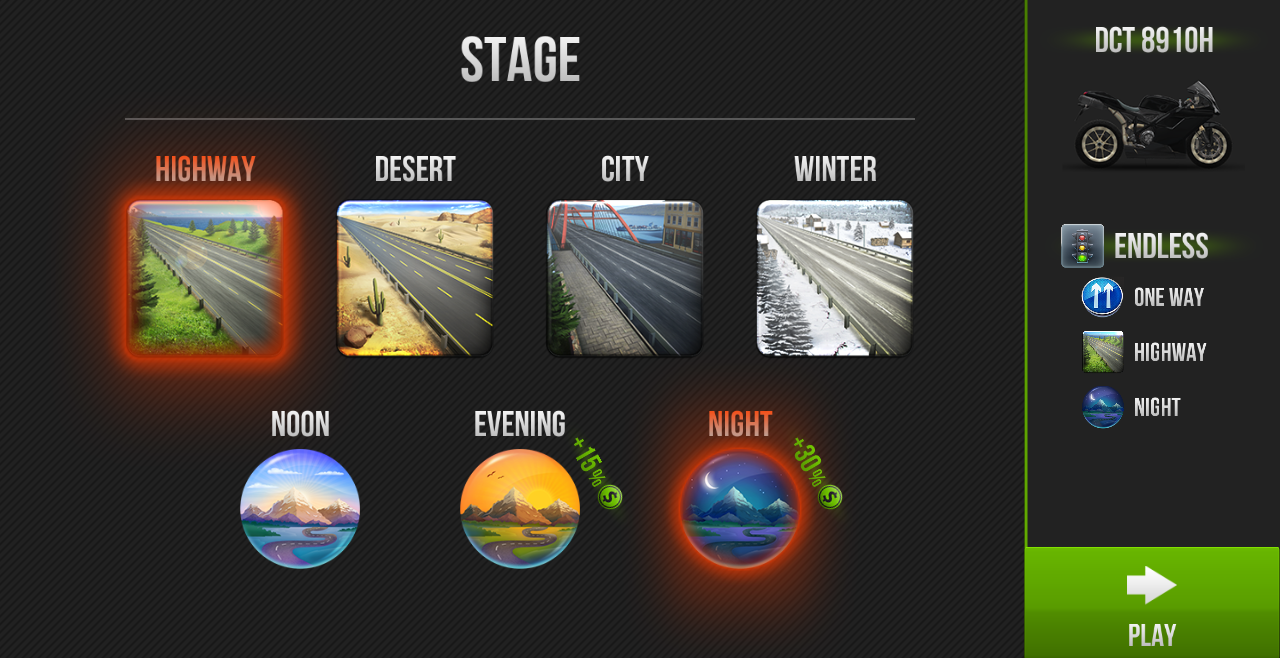Select the Highway stage thumbnail

[205, 278]
